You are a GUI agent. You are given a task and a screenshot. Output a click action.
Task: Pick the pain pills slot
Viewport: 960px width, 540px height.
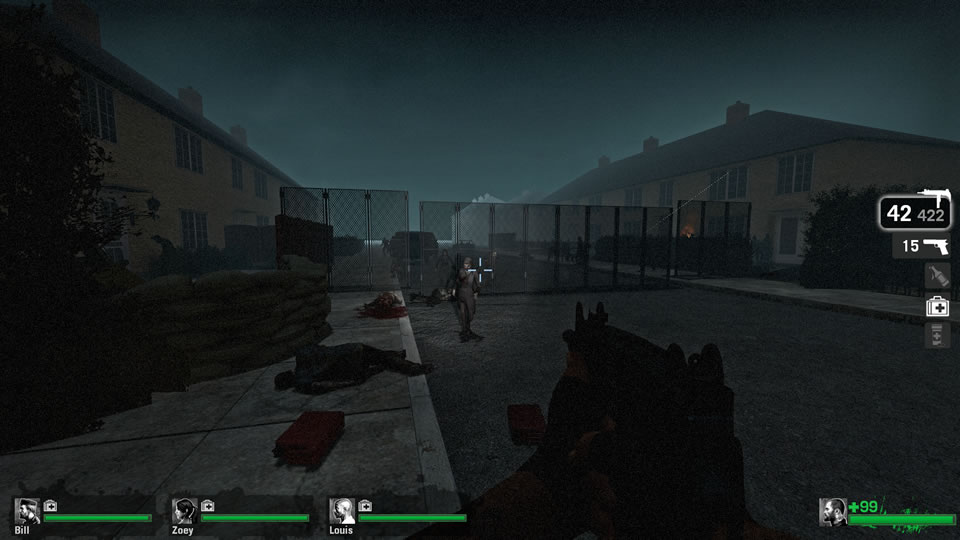[x=937, y=336]
